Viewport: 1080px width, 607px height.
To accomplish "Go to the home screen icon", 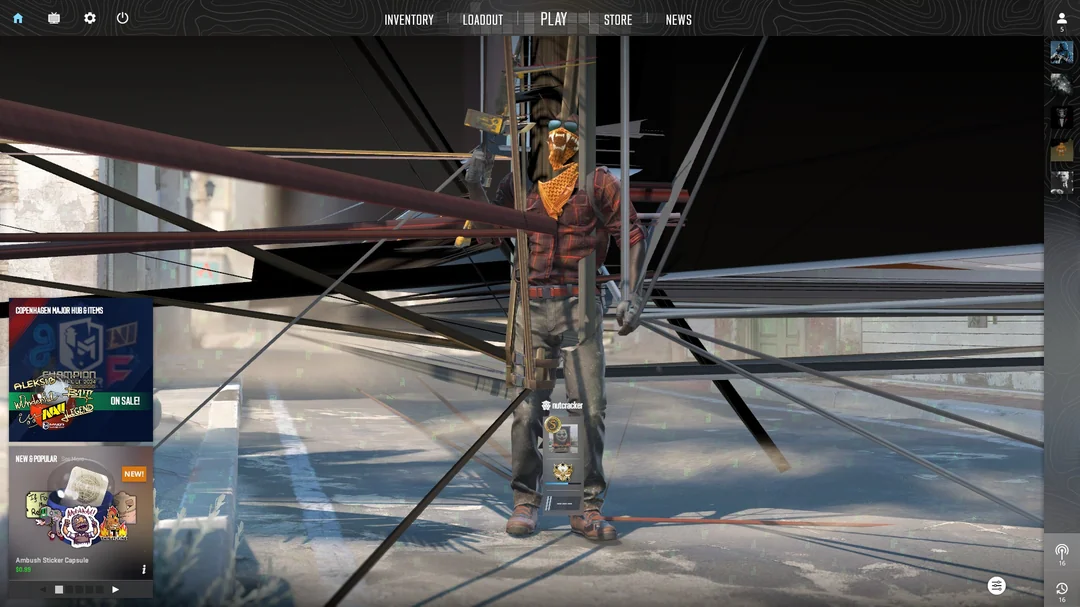I will 18,18.
